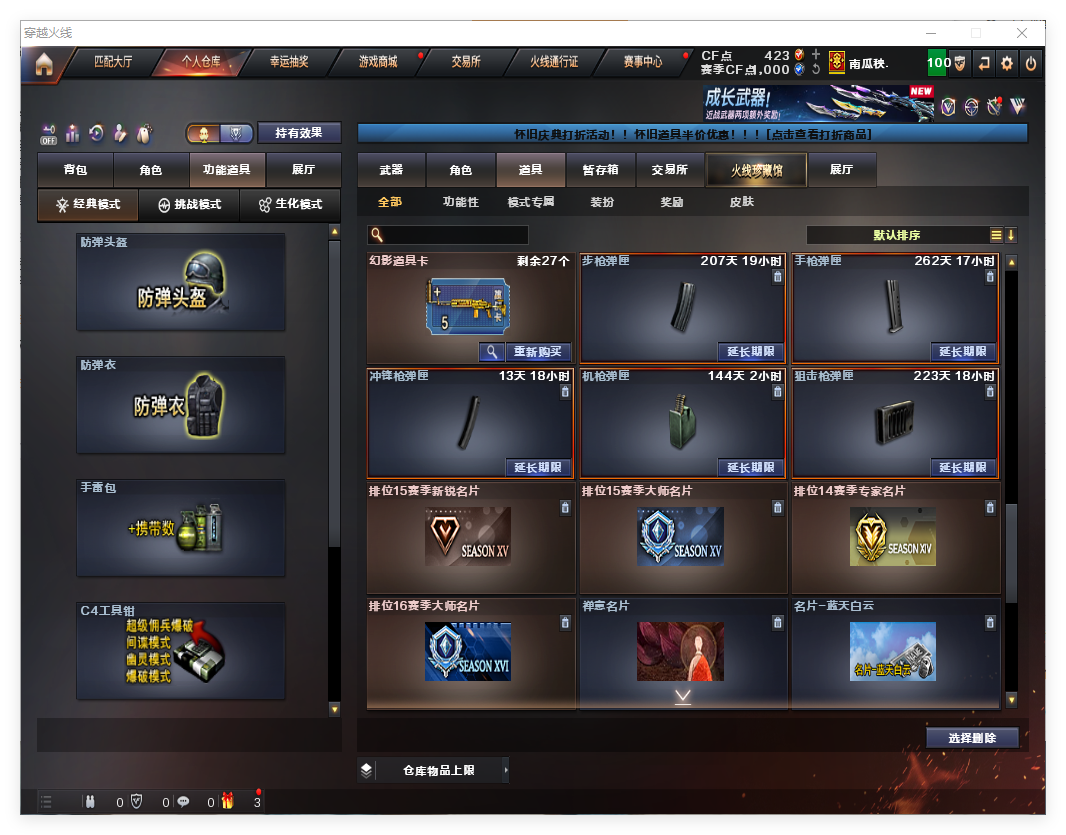Click the 选择删除 button

[x=972, y=738]
